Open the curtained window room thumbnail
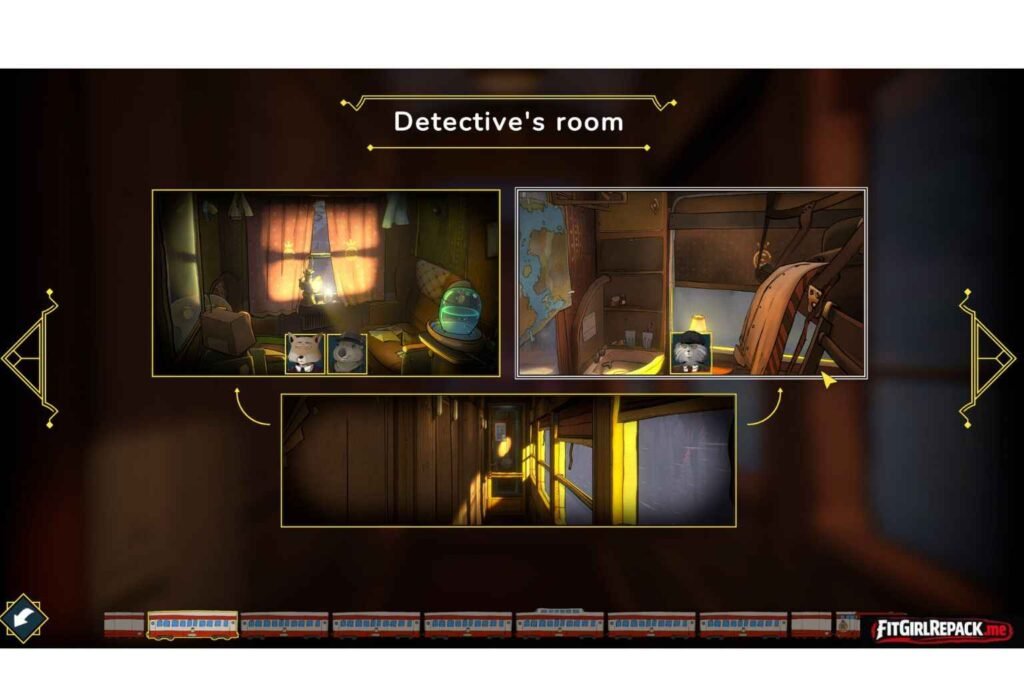Image resolution: width=1024 pixels, height=683 pixels. [325, 283]
